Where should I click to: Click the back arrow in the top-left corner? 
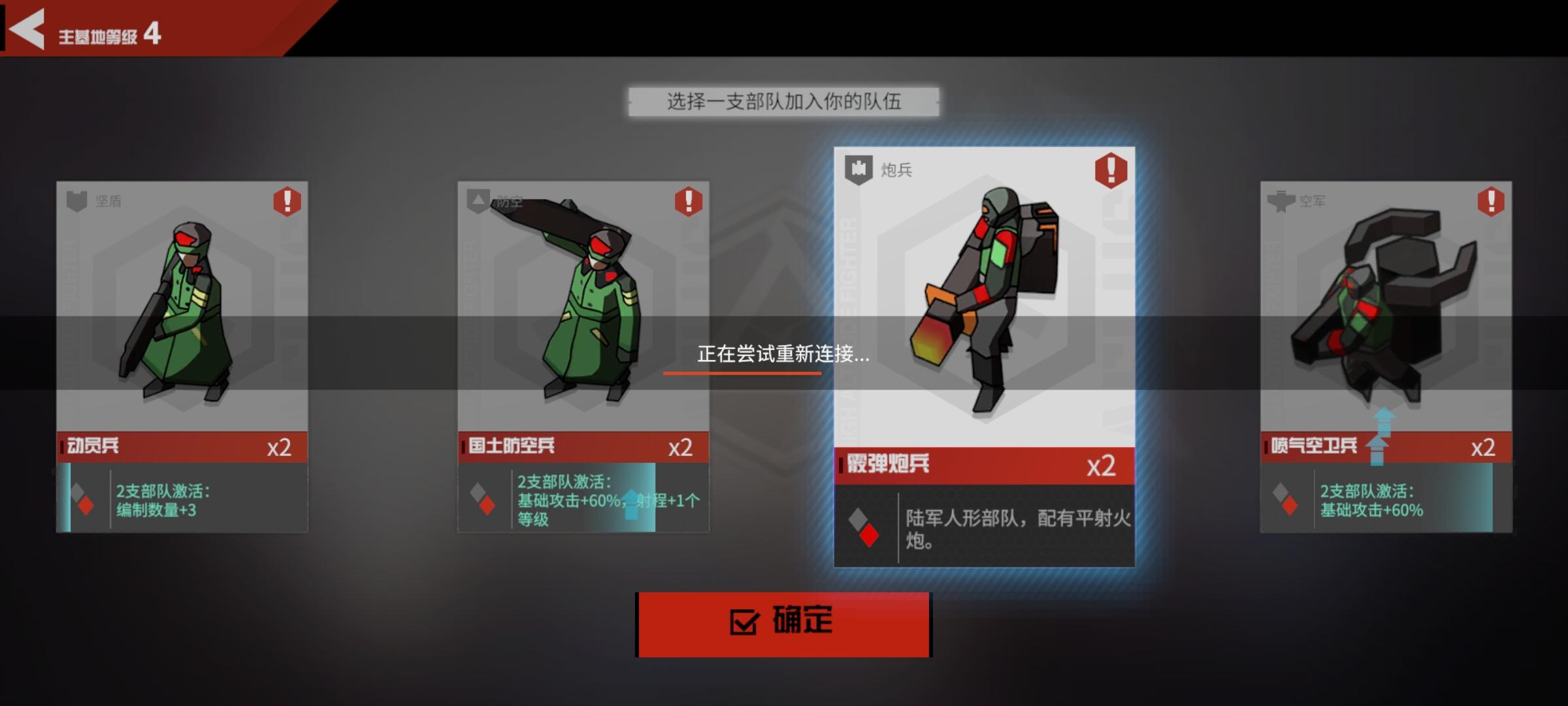pyautogui.click(x=27, y=29)
